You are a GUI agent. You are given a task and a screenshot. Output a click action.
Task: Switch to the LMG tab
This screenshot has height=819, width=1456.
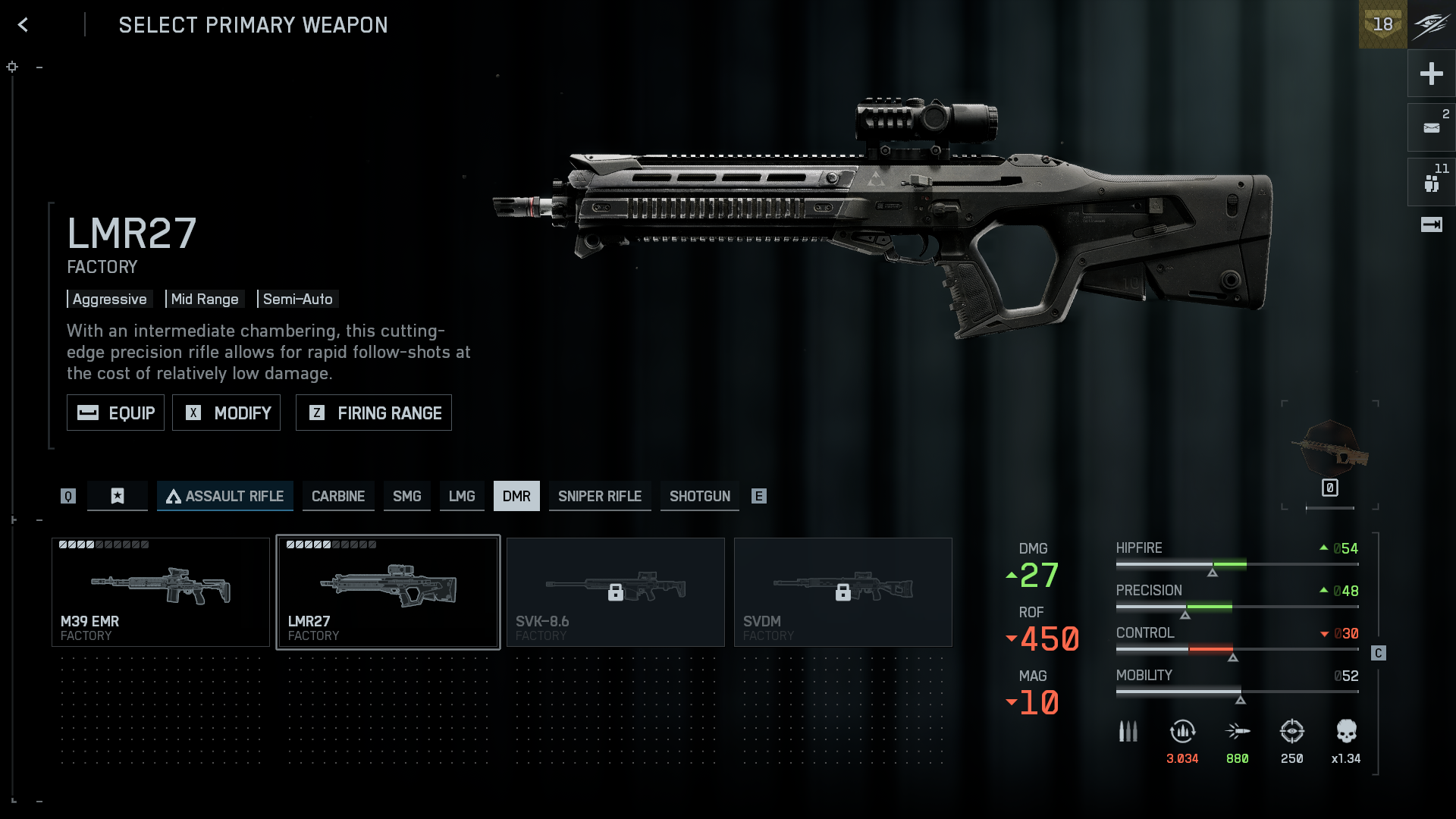tap(462, 496)
